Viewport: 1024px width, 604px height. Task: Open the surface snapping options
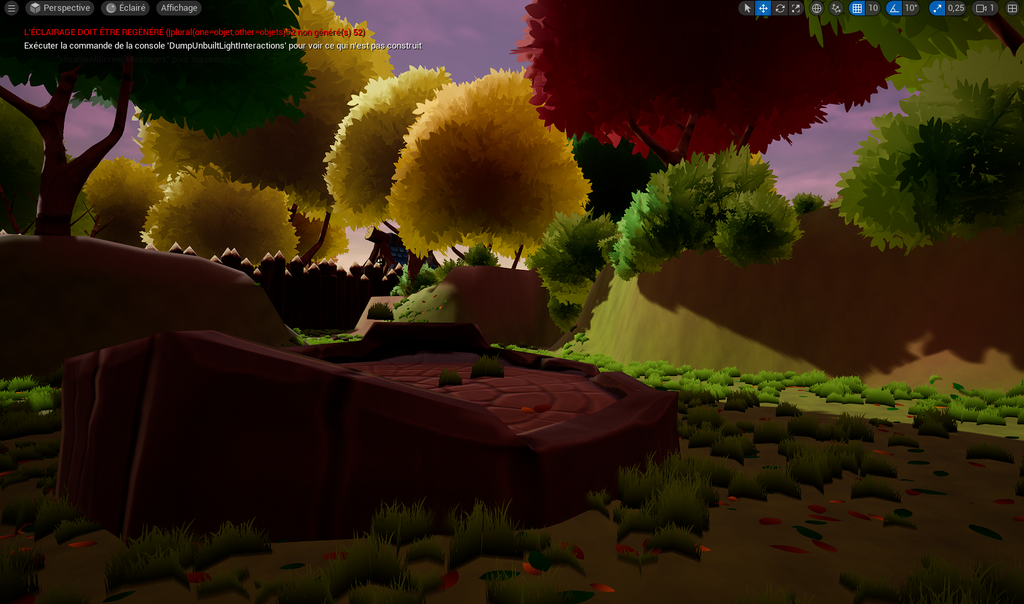(x=836, y=8)
